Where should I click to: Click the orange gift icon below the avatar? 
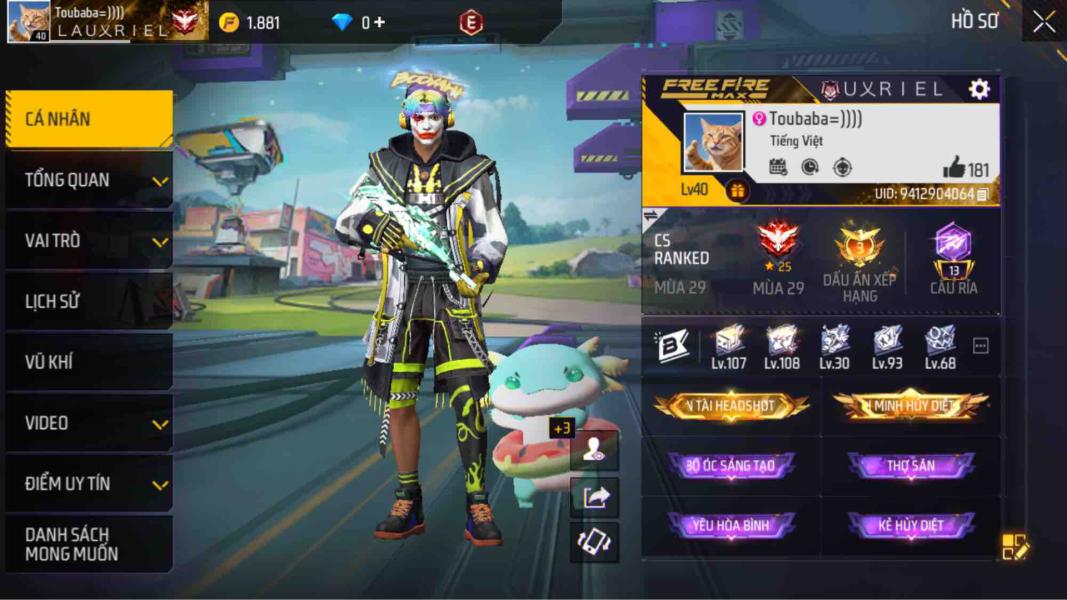tap(737, 190)
